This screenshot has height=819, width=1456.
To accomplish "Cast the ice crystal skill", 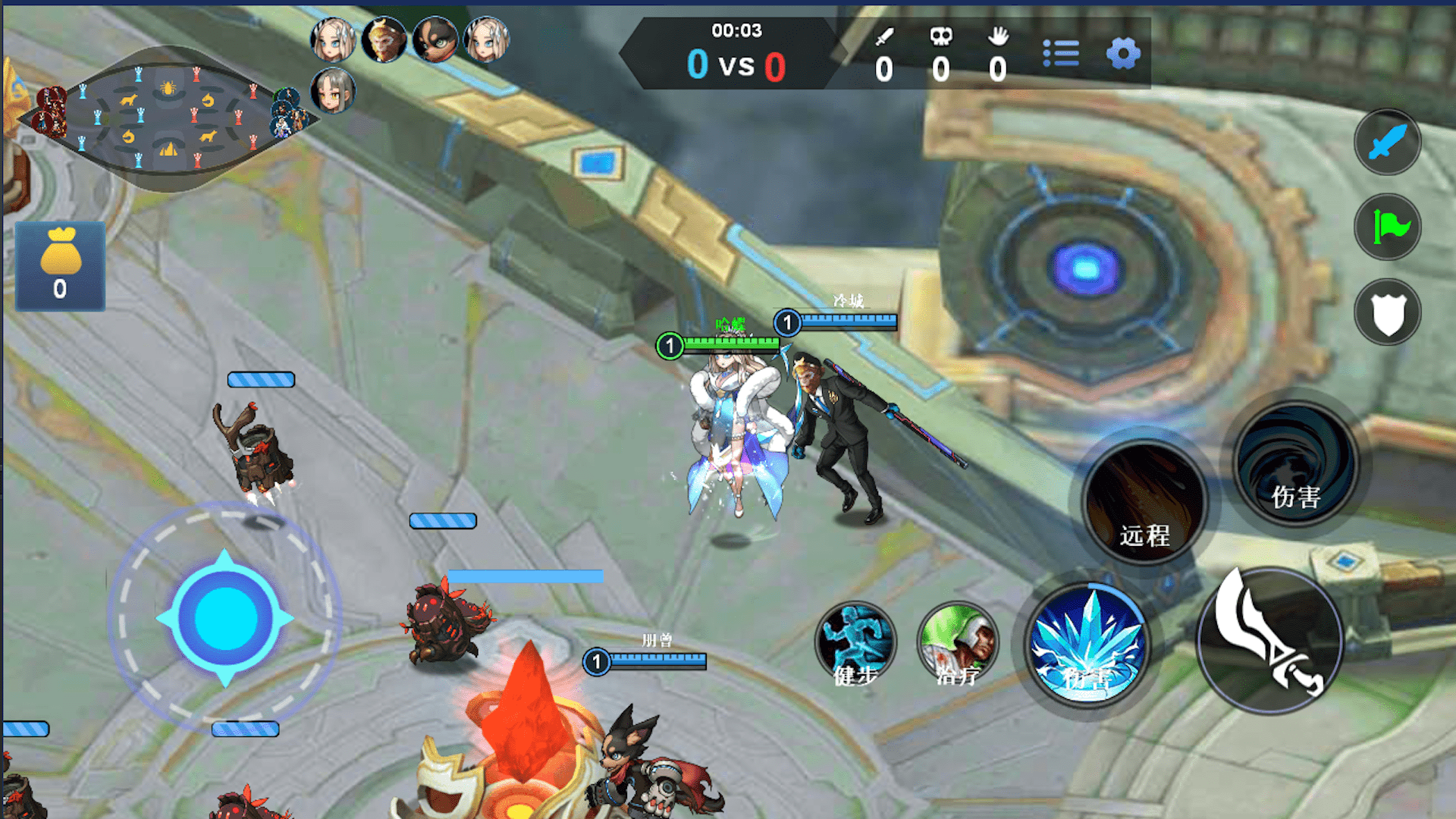I will [1087, 645].
